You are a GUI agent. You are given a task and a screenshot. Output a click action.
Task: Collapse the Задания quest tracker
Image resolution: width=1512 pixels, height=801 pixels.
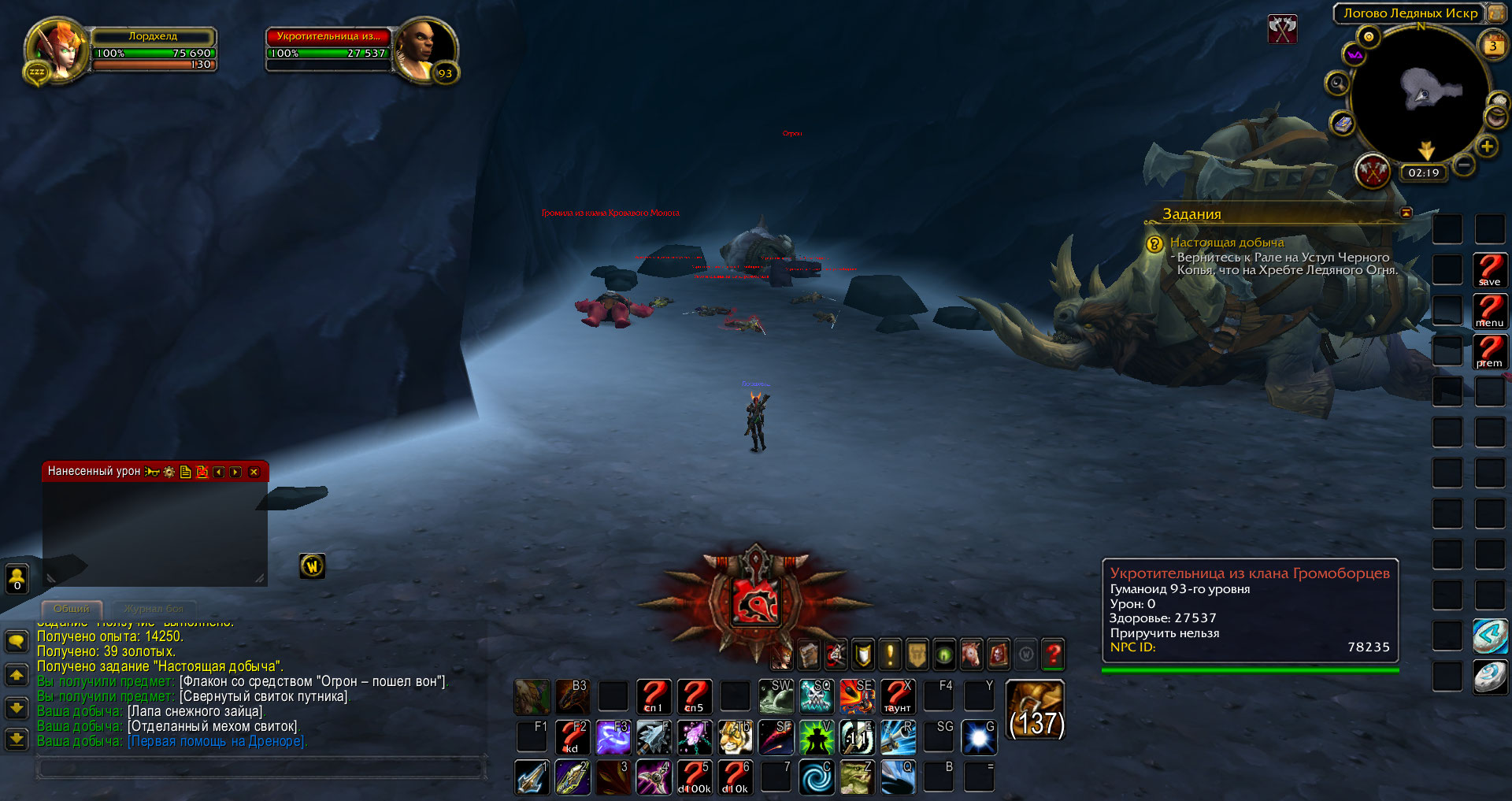tap(1406, 213)
